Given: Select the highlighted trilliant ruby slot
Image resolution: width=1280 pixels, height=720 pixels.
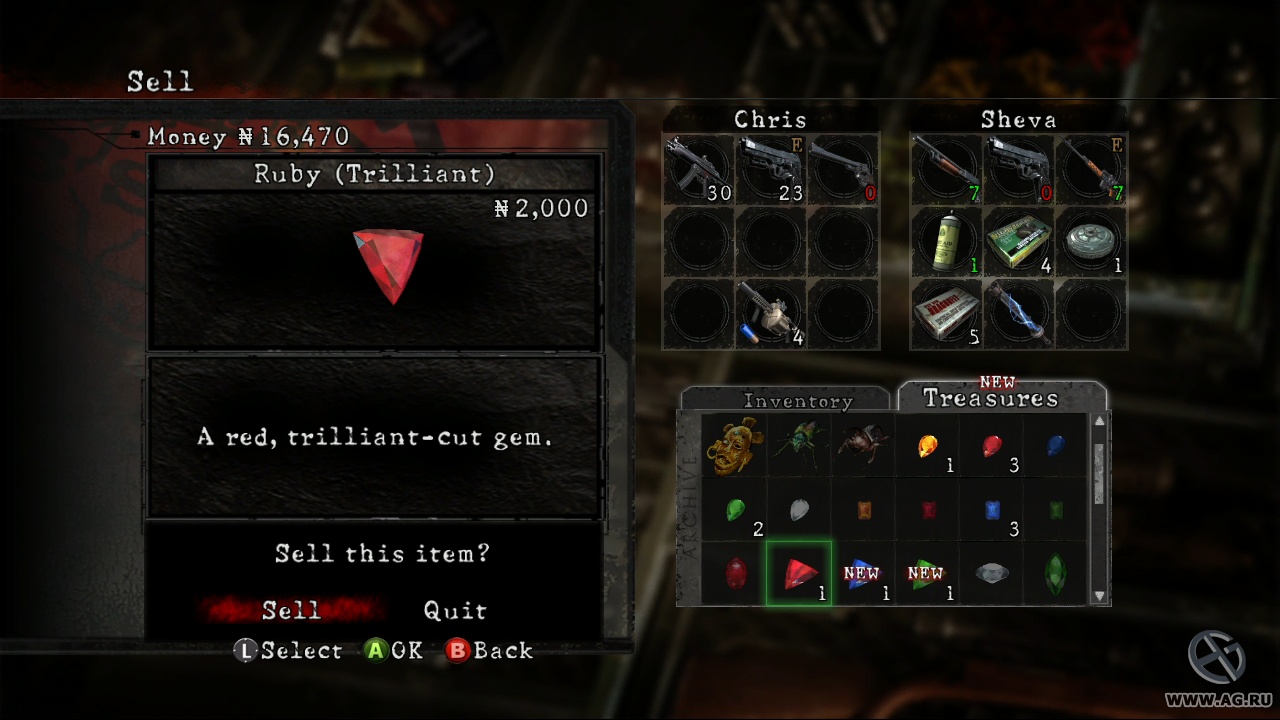Looking at the screenshot, I should click(x=799, y=573).
